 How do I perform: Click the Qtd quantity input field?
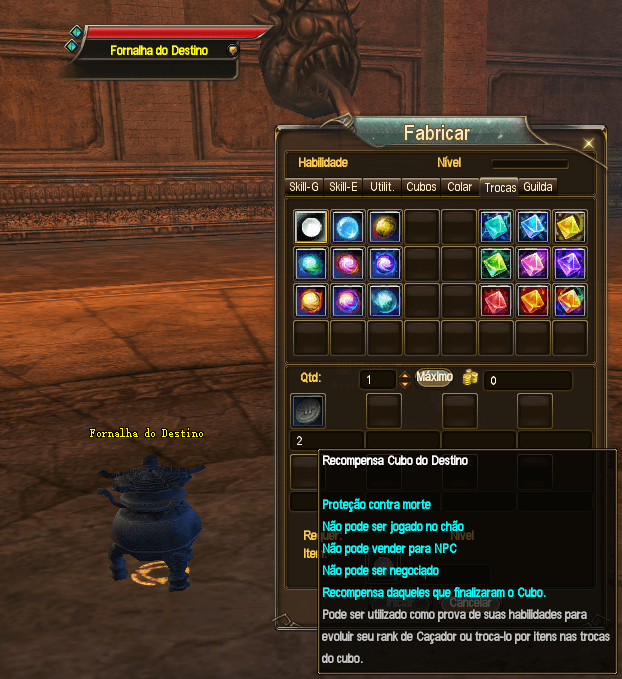click(376, 380)
